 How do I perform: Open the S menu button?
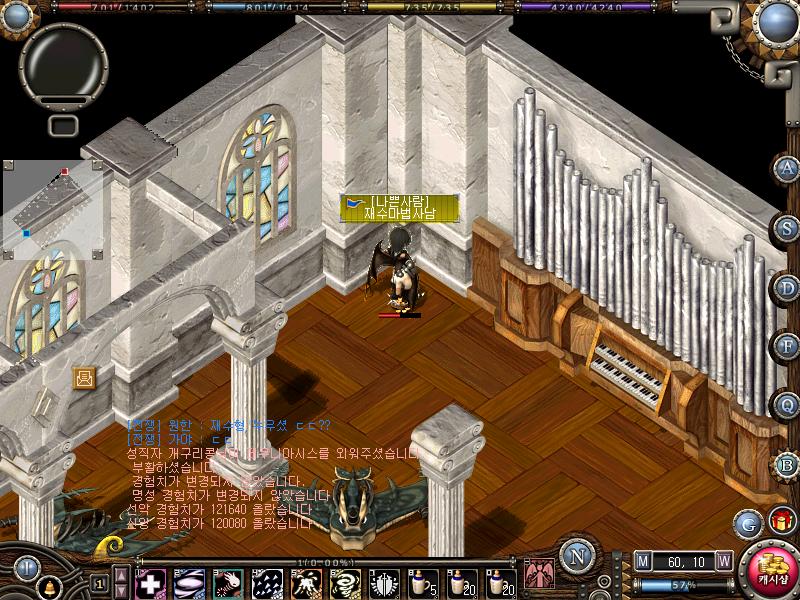point(788,227)
